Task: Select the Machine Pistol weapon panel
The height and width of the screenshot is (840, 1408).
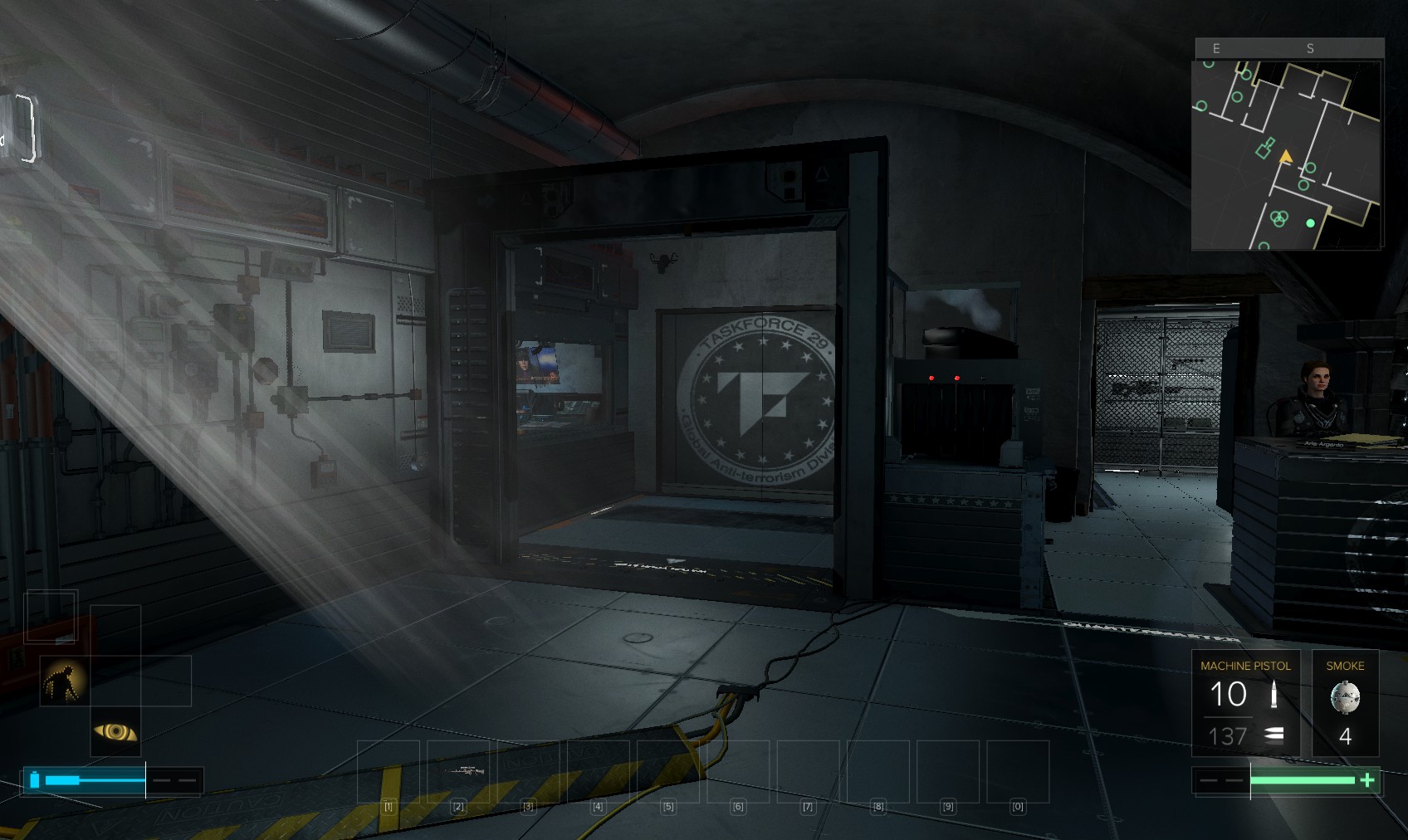Action: click(x=1245, y=703)
